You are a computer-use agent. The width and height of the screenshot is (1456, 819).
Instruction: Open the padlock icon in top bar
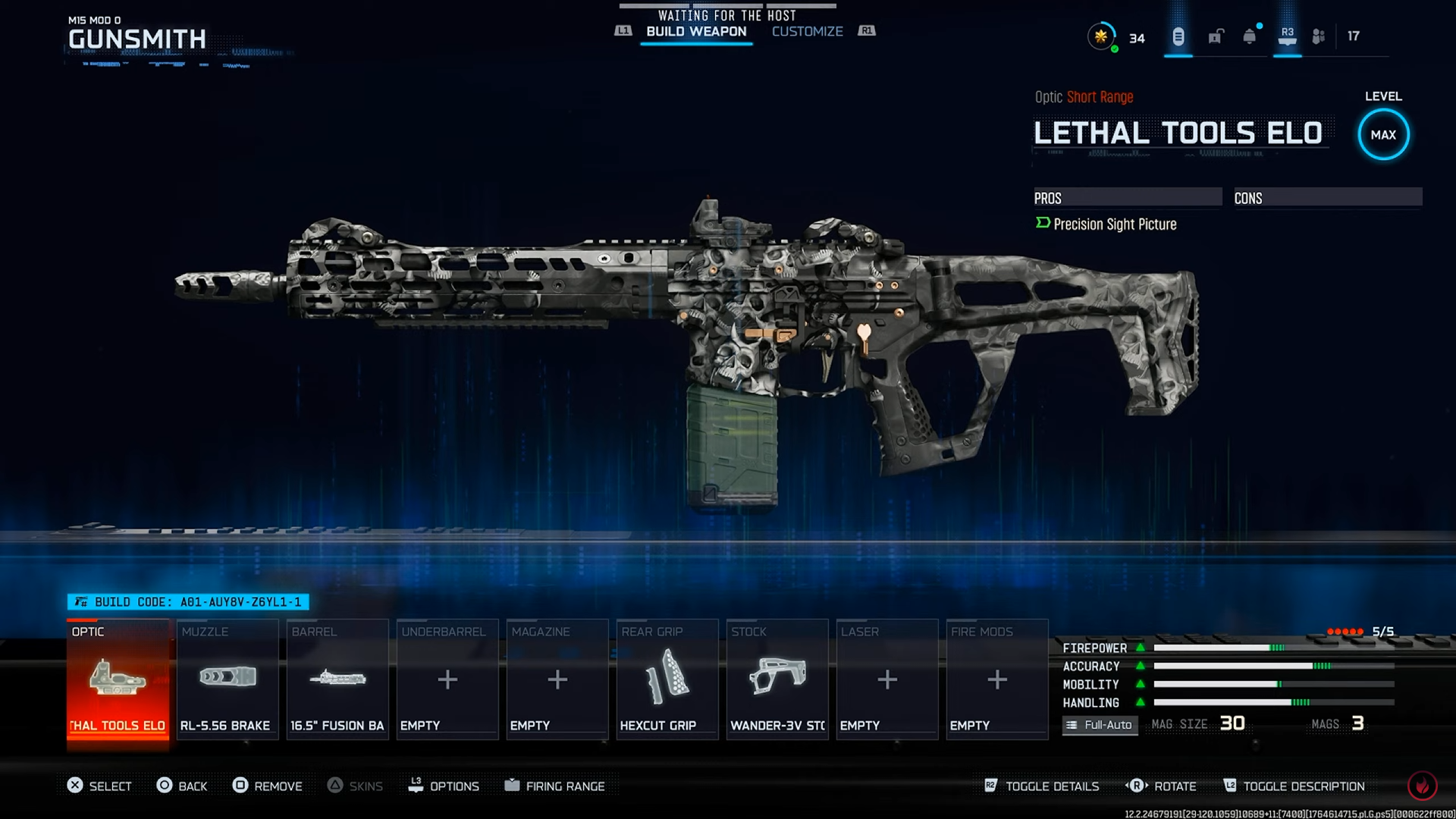[1216, 36]
